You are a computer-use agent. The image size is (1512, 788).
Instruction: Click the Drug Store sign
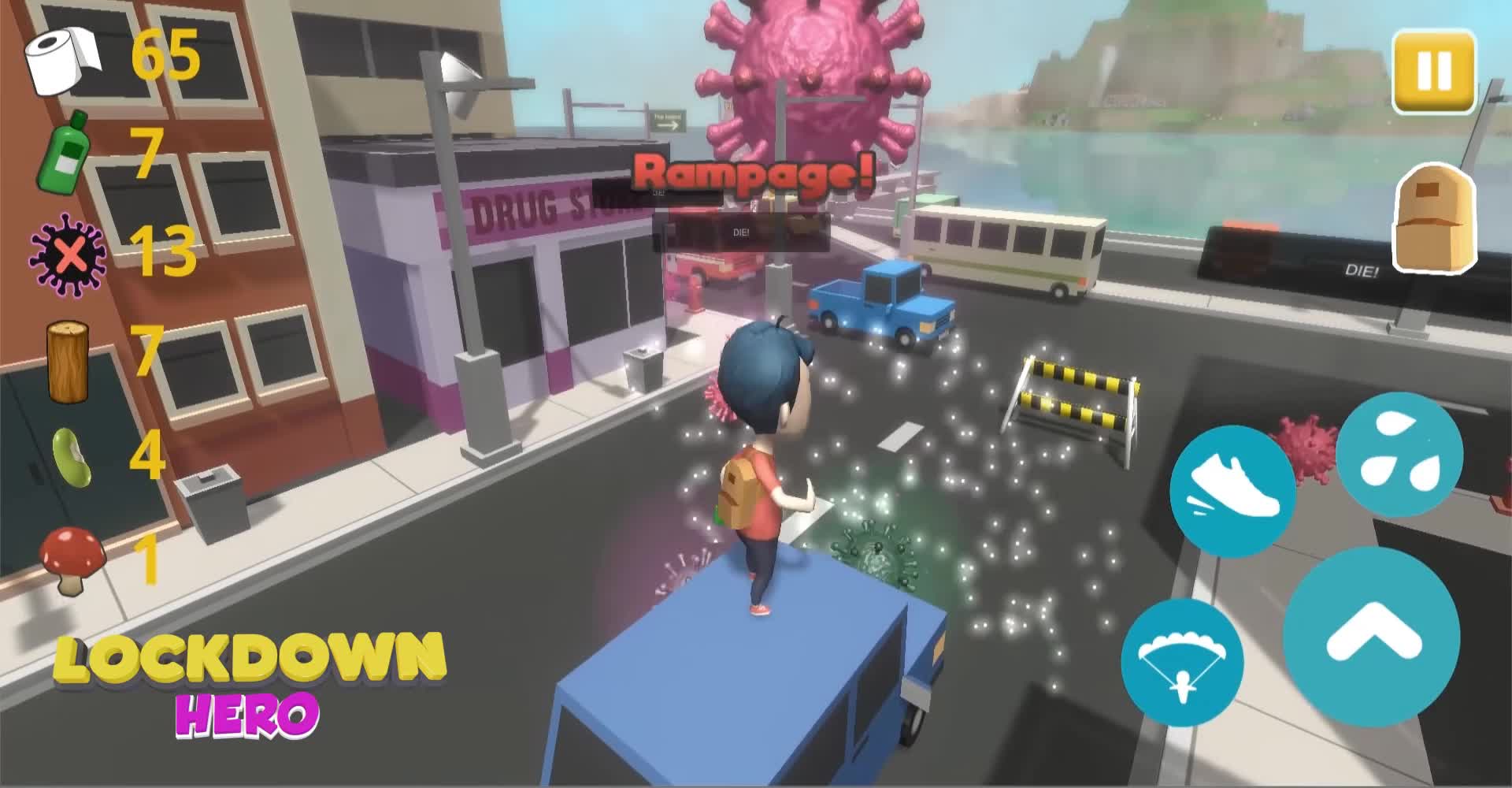click(535, 203)
